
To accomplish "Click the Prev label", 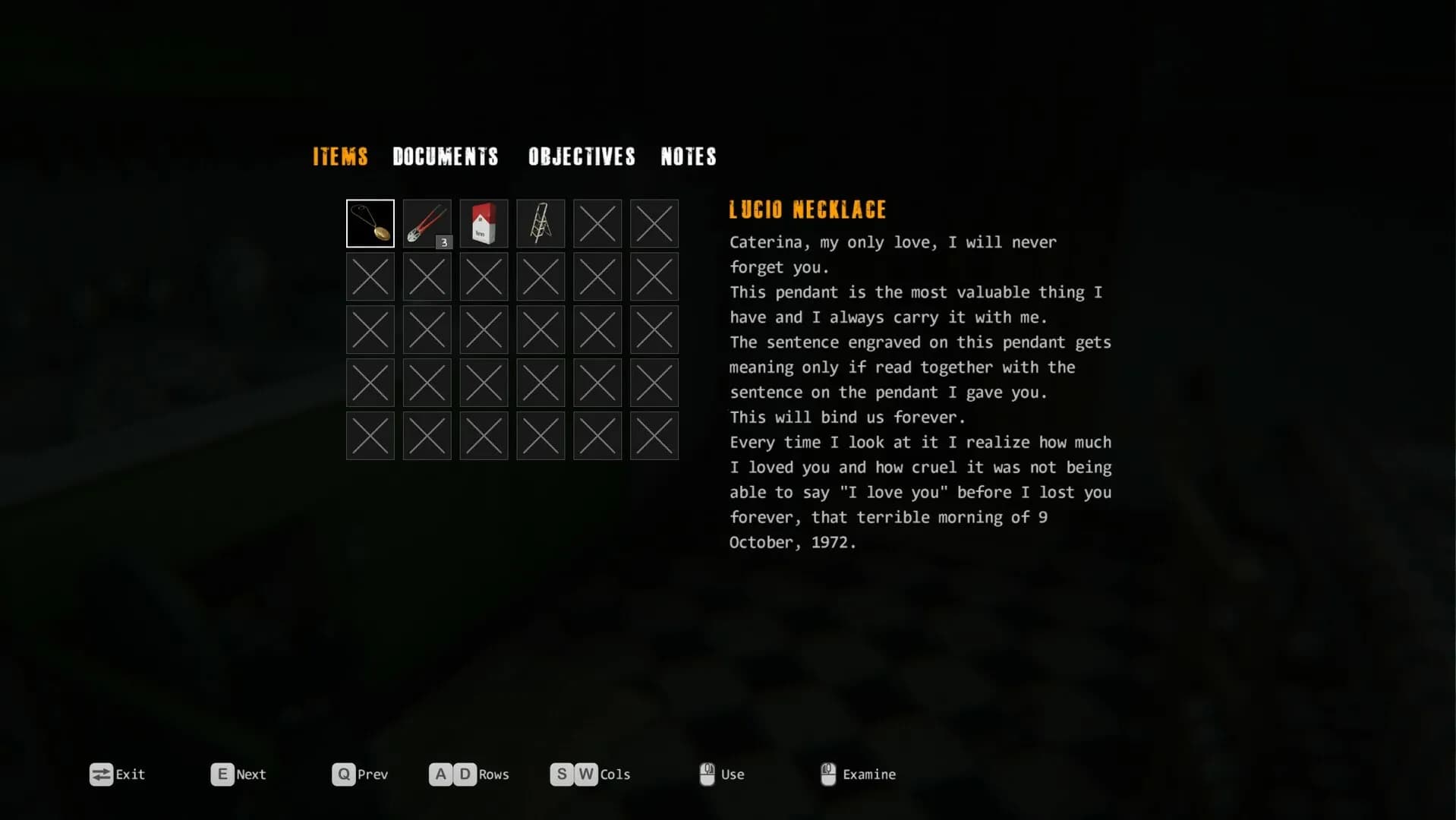I will pyautogui.click(x=373, y=774).
